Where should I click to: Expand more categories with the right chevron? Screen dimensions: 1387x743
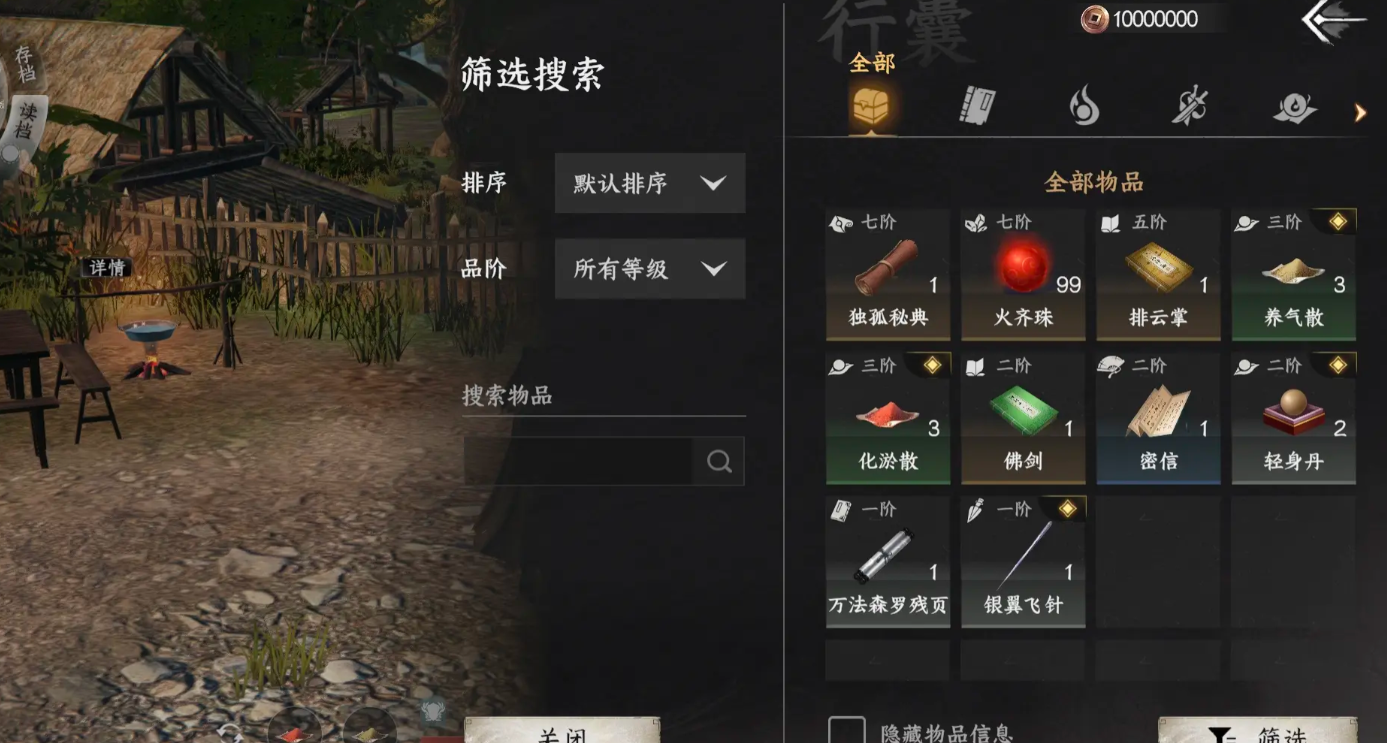click(1360, 113)
